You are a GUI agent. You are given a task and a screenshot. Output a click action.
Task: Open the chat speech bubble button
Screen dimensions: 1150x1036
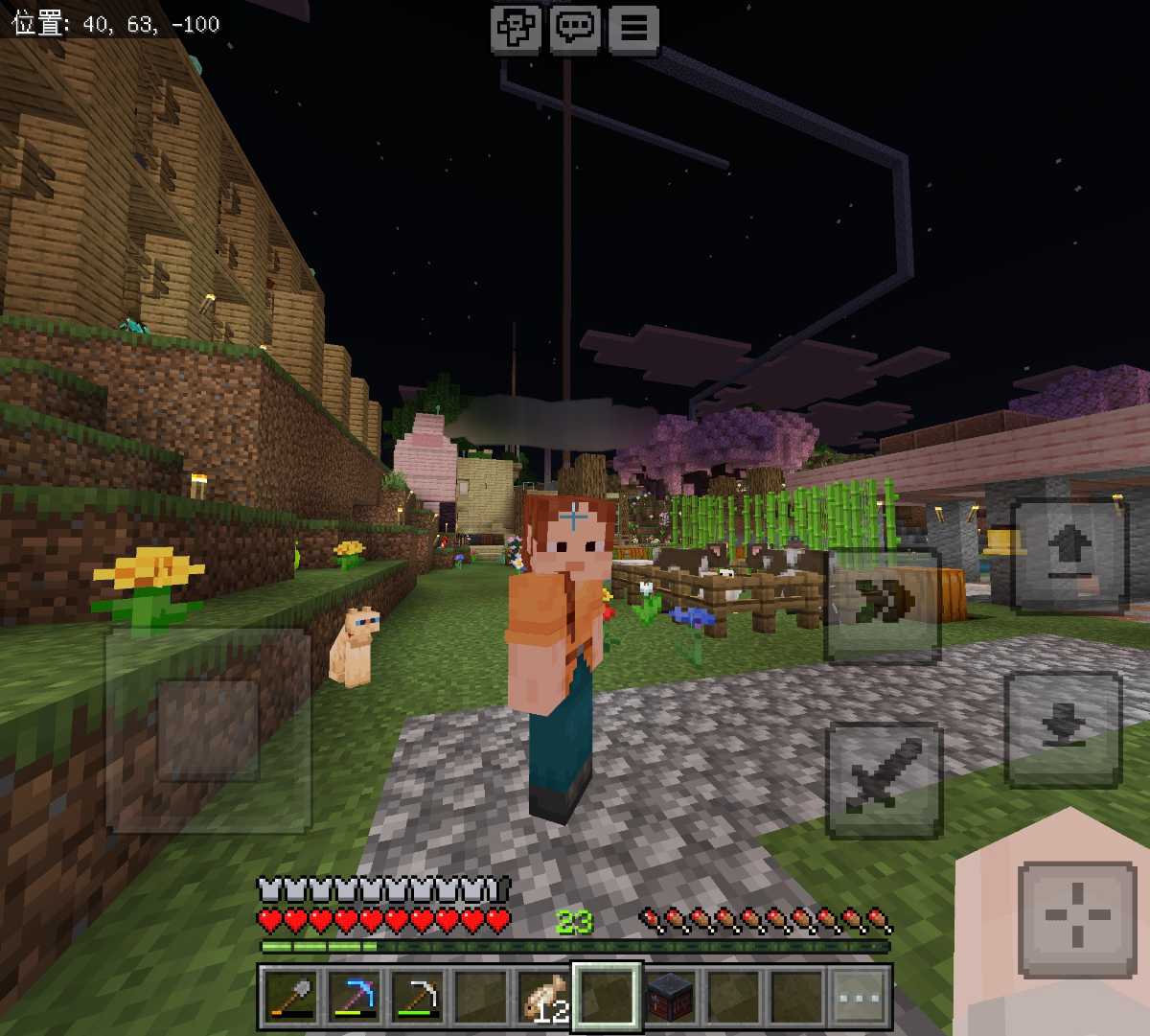(575, 28)
